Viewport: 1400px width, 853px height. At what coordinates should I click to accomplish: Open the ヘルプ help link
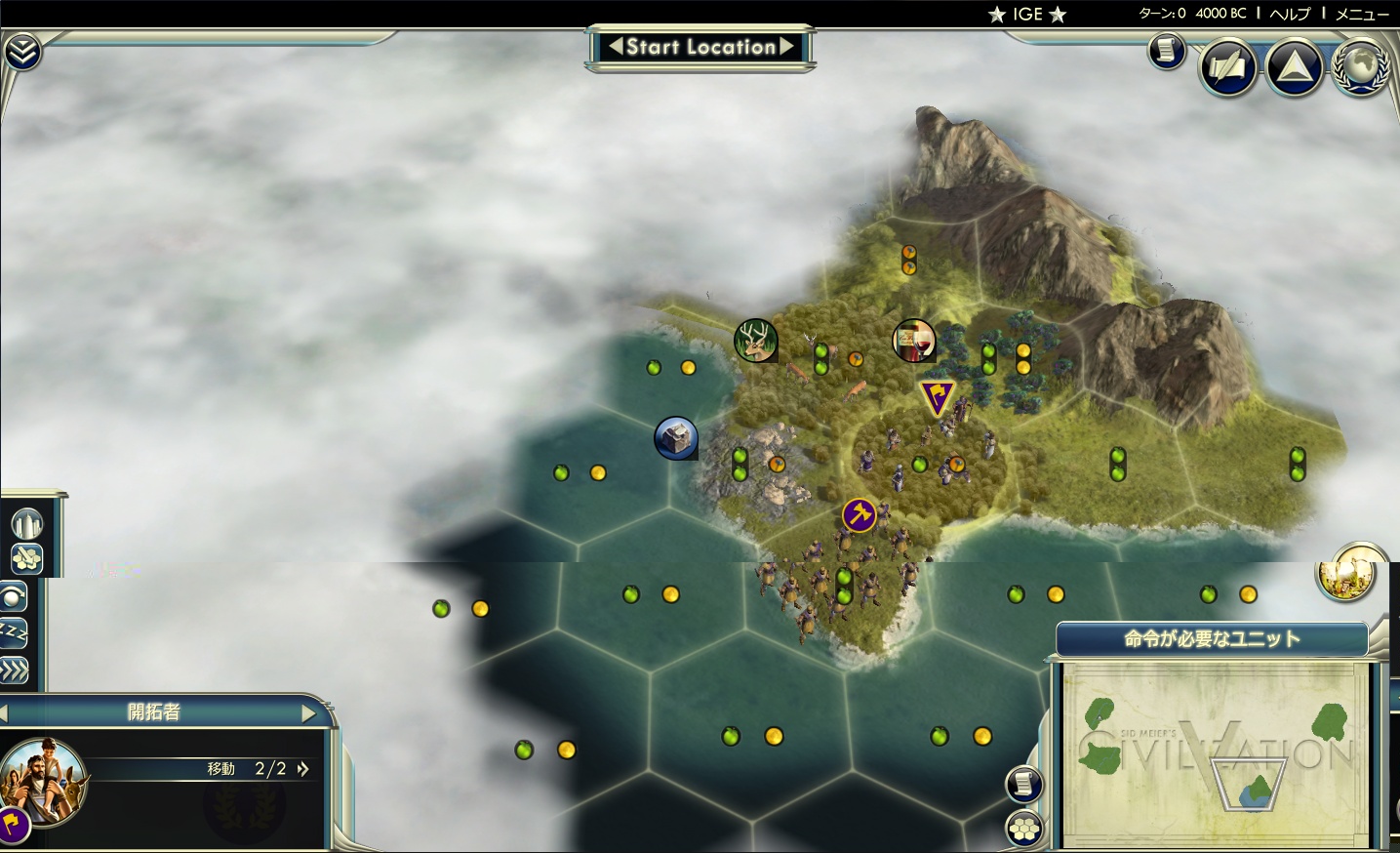(x=1290, y=14)
